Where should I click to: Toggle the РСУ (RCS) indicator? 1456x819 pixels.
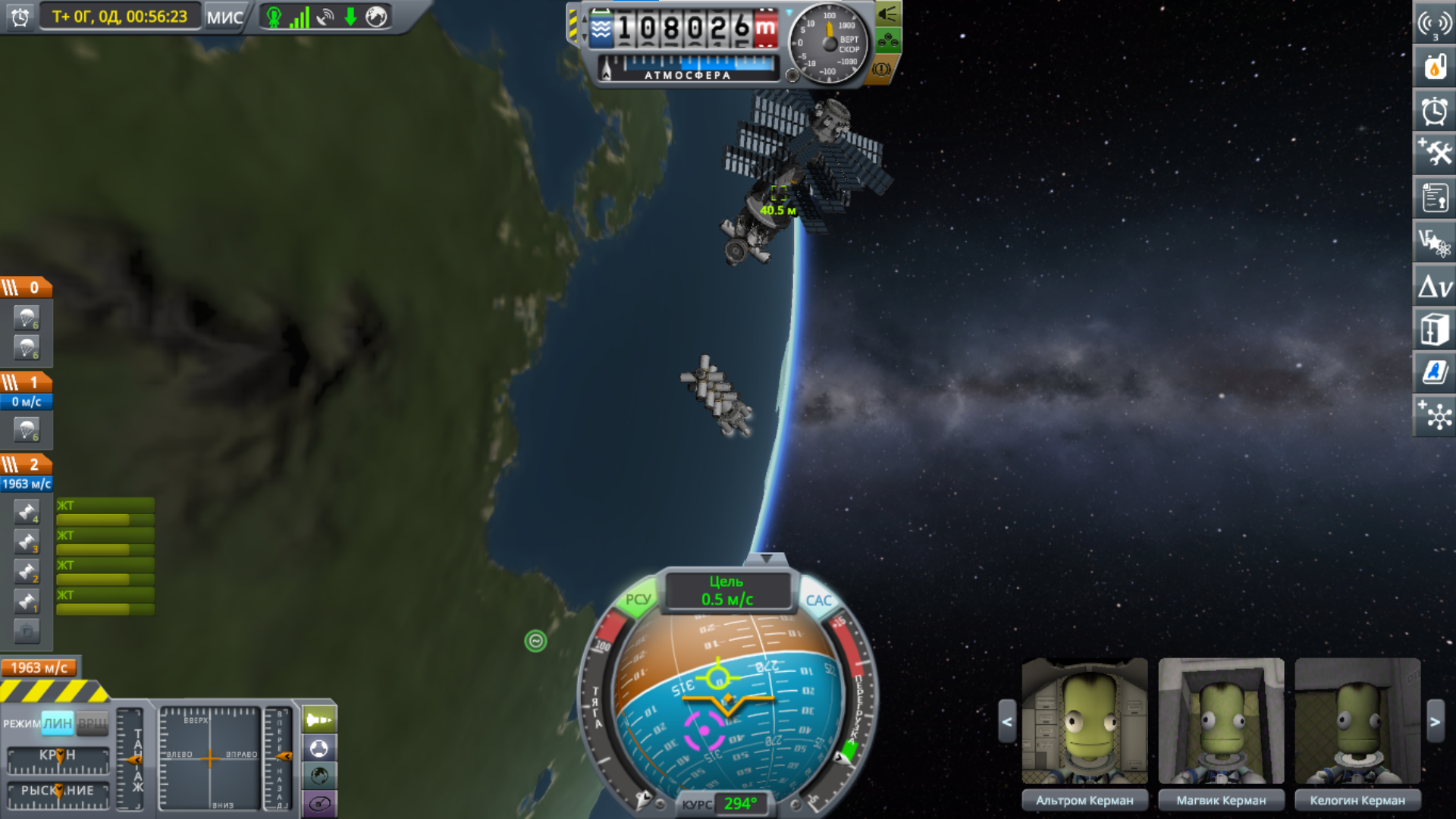(x=638, y=600)
